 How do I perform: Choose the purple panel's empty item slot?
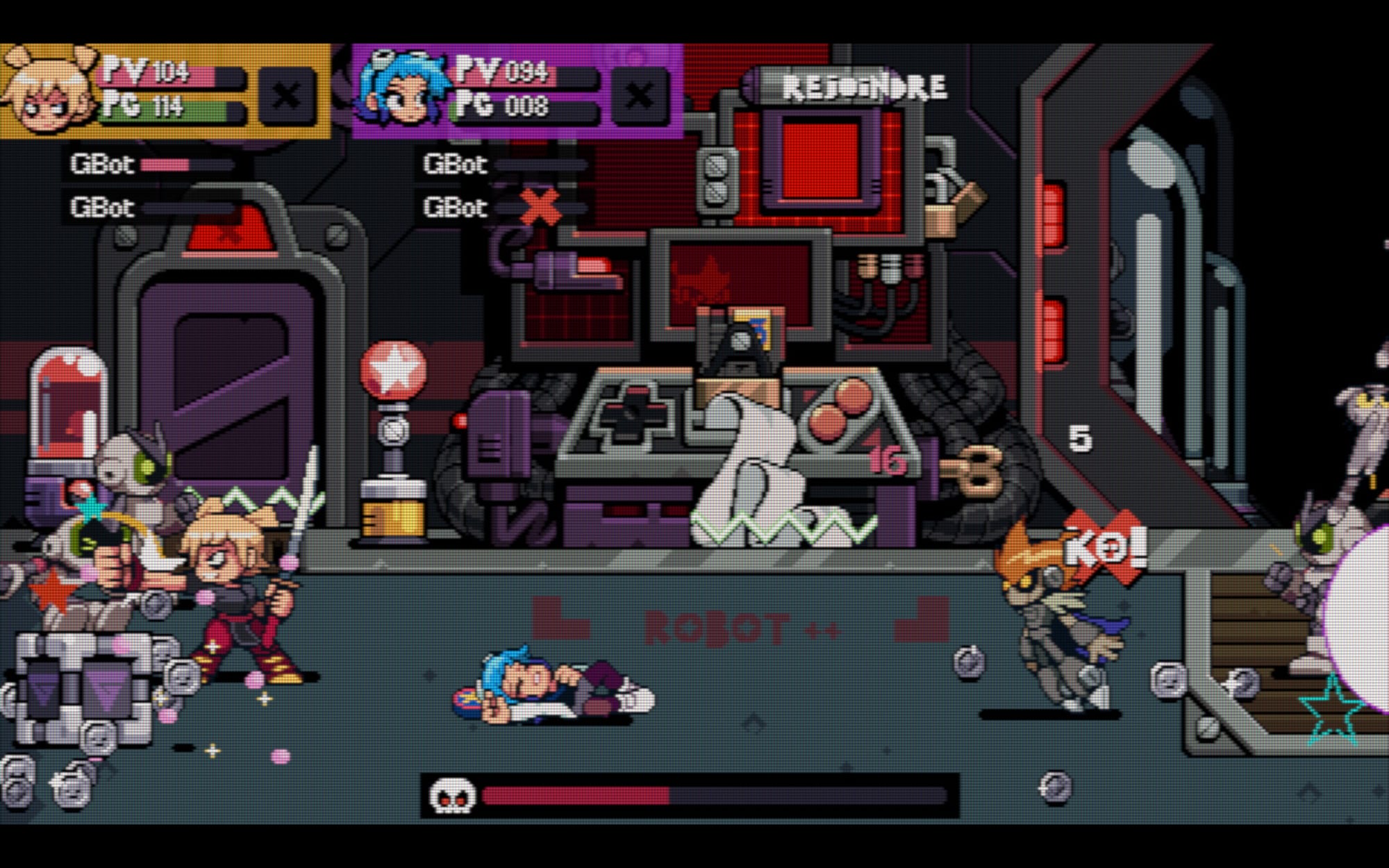pyautogui.click(x=639, y=95)
